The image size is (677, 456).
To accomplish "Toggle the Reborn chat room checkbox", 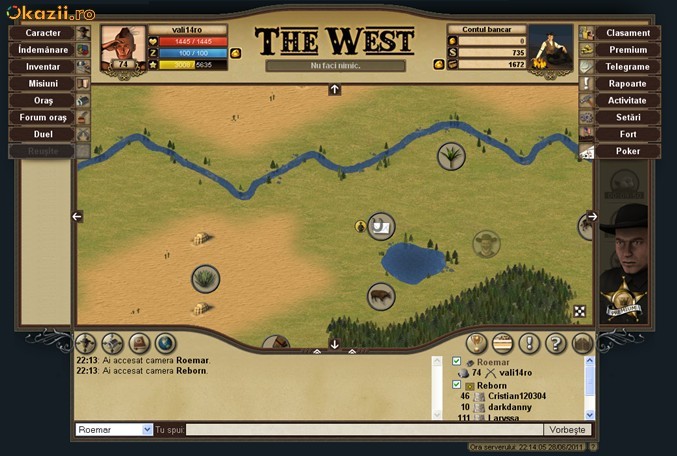I will 457,385.
